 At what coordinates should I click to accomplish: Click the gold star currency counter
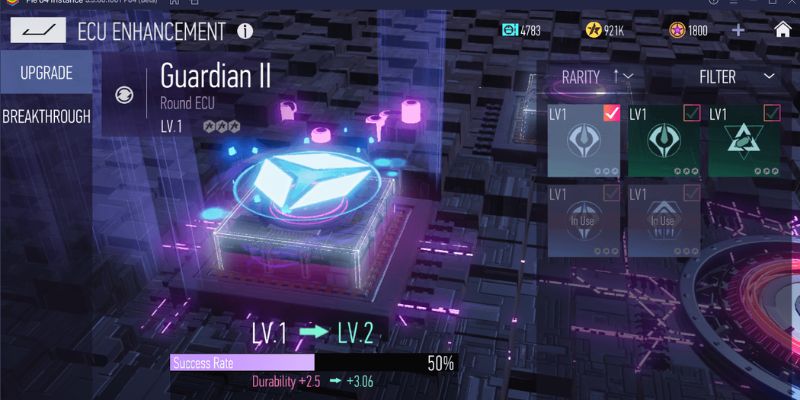pos(606,30)
